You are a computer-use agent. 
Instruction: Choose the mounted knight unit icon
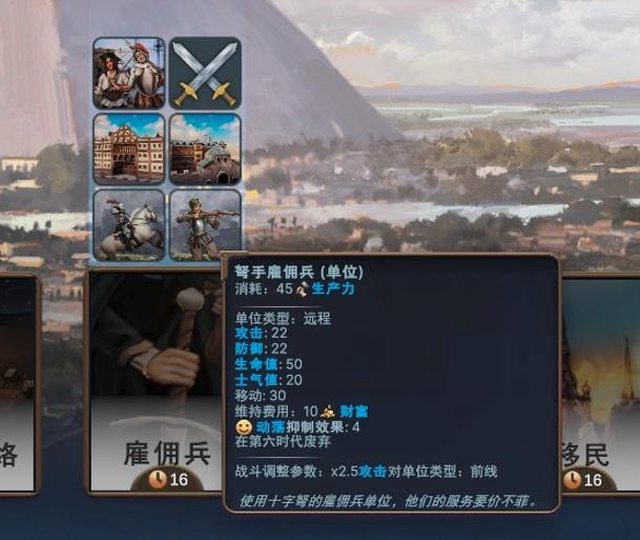point(129,225)
